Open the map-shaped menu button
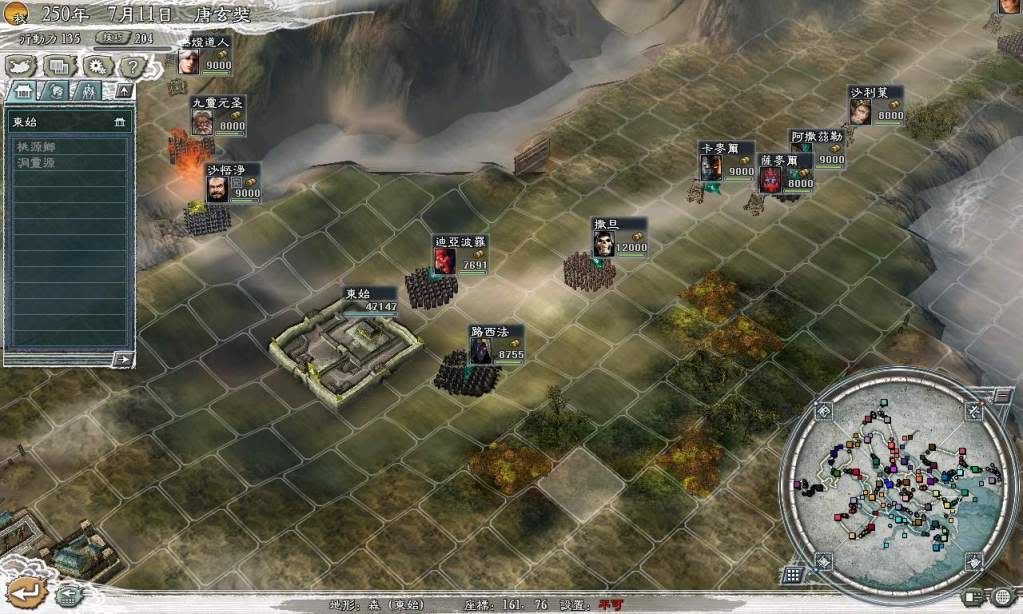Viewport: 1023px width, 614px height. click(22, 67)
